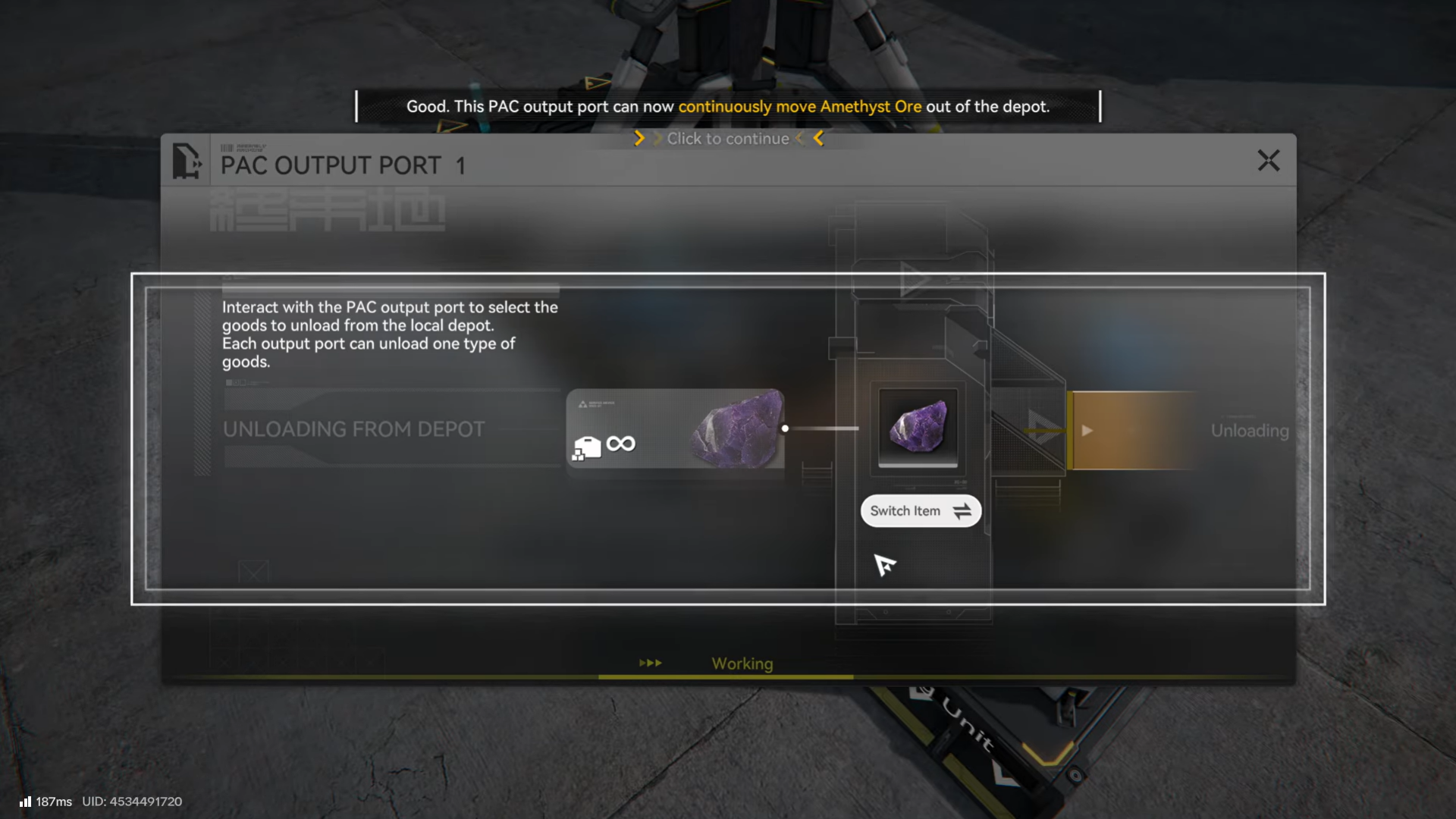Select the network signal strength icon bottom-left
Screen dimensions: 1456x819
[x=27, y=801]
